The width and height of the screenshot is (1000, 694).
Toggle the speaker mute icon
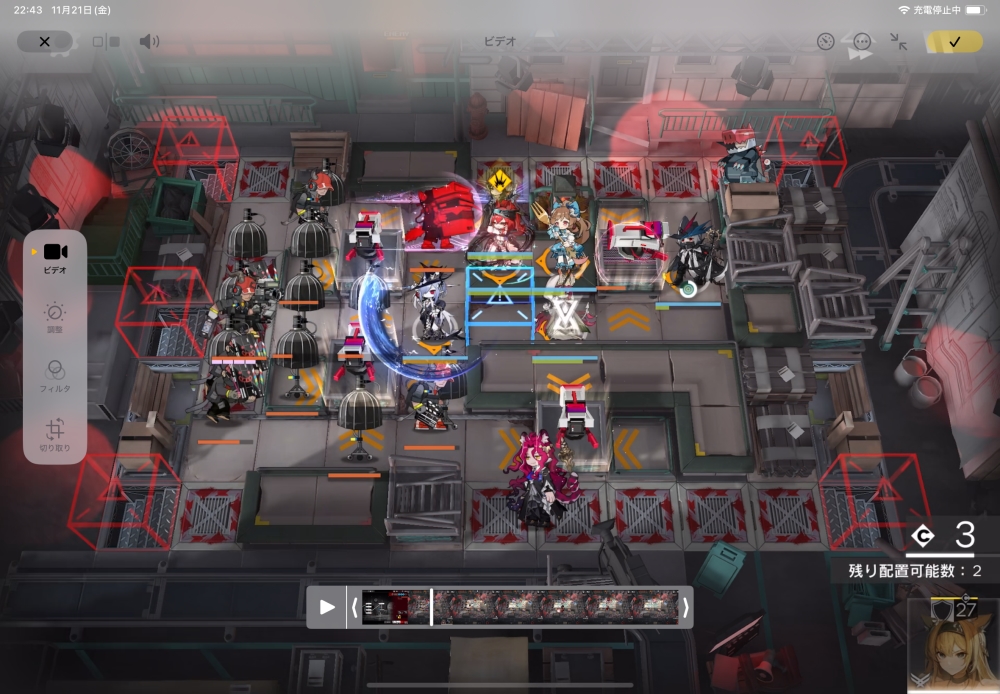pos(149,42)
